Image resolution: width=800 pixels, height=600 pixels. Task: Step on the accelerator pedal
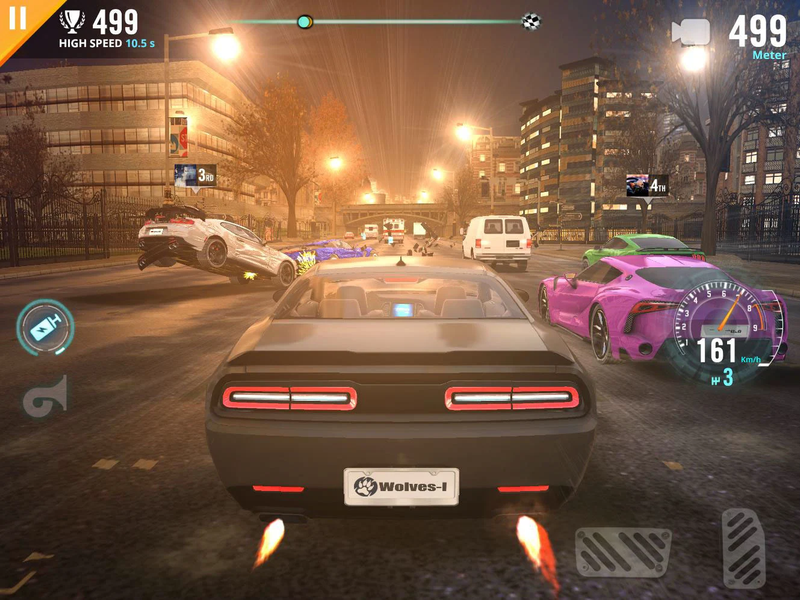(x=743, y=545)
